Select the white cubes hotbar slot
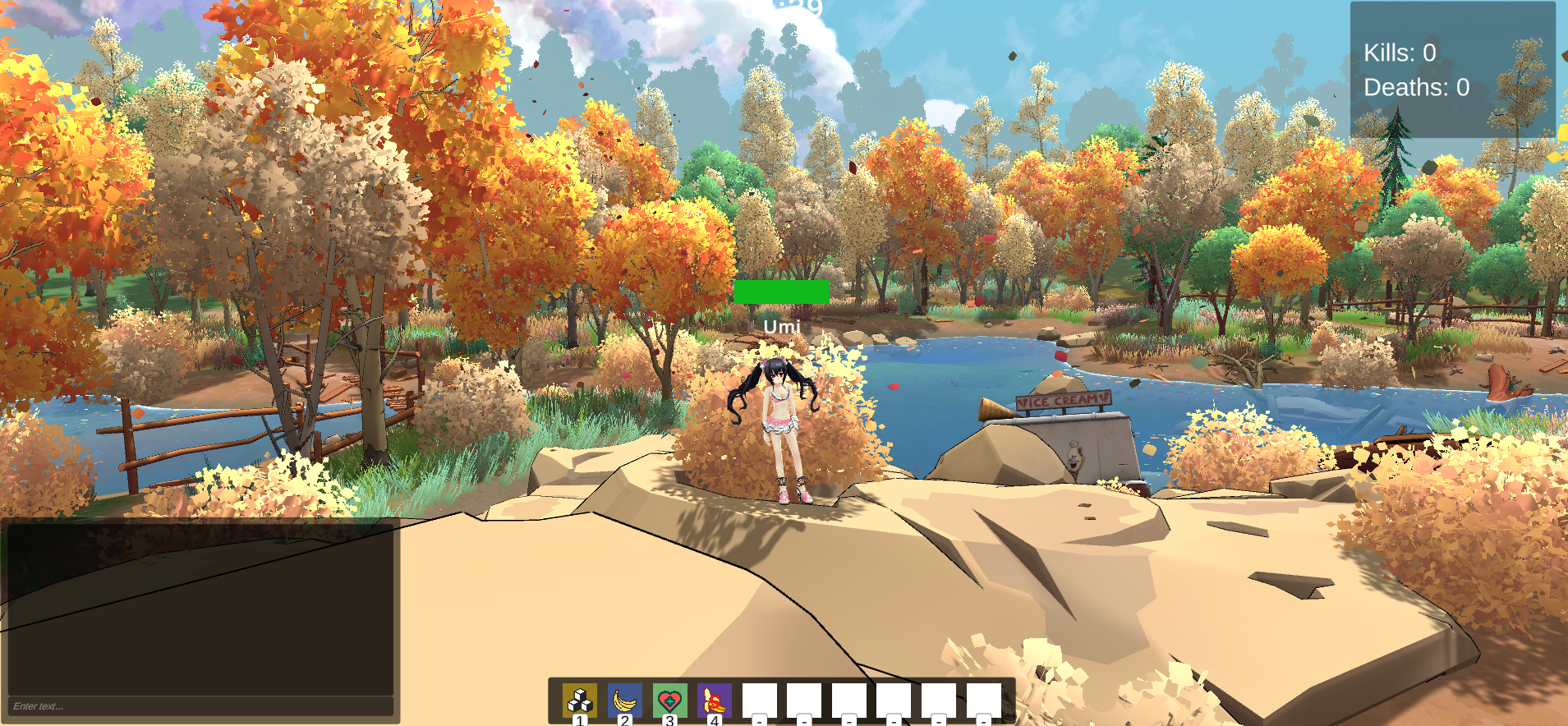The height and width of the screenshot is (726, 1568). (x=580, y=701)
